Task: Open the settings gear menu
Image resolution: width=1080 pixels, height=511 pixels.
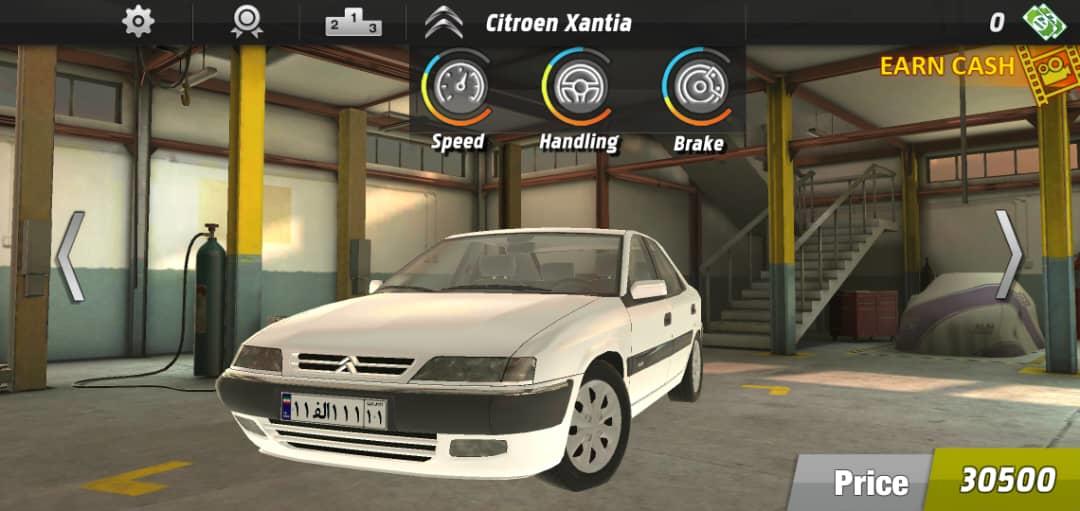Action: coord(138,21)
